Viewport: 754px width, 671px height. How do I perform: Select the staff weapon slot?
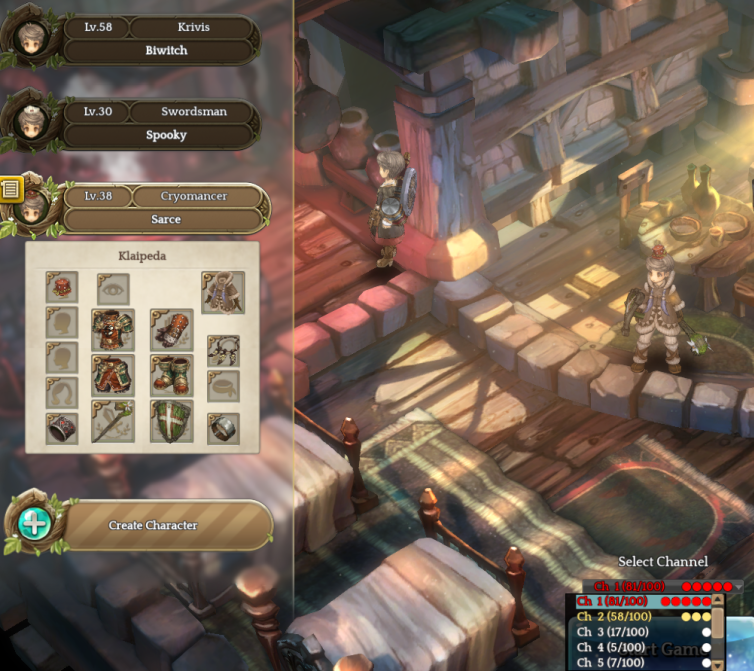coord(113,422)
